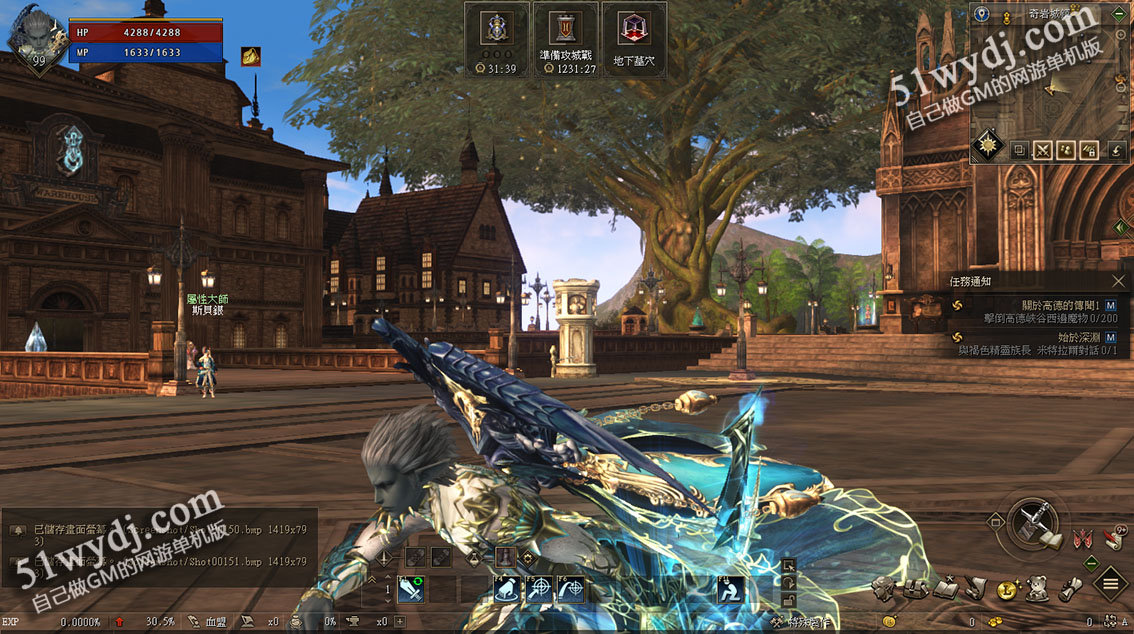Open the main hamburger menu

[x=1110, y=583]
